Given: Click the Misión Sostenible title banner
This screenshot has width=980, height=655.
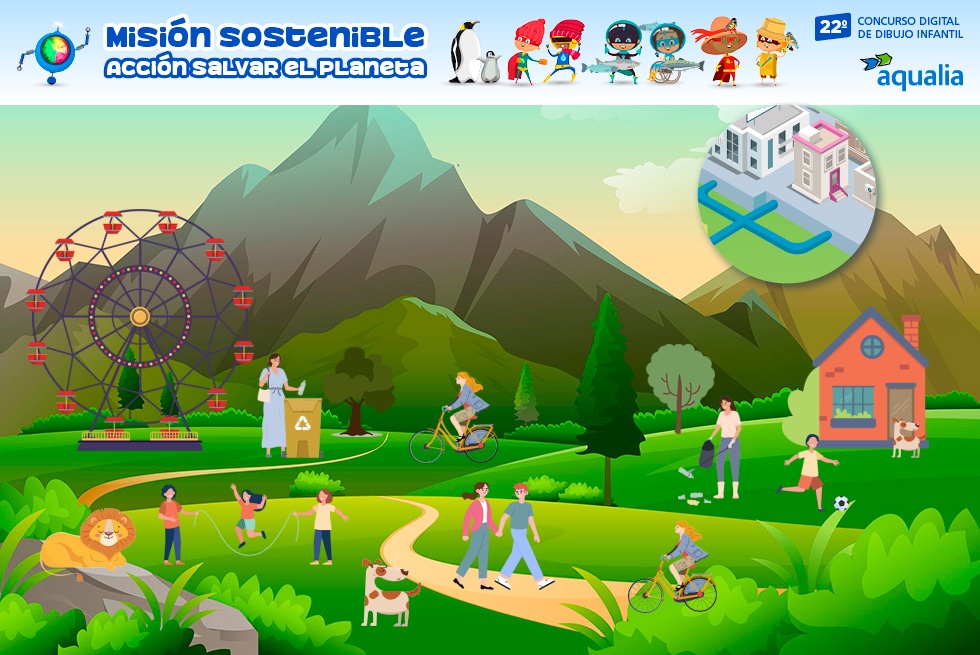Looking at the screenshot, I should (x=265, y=51).
